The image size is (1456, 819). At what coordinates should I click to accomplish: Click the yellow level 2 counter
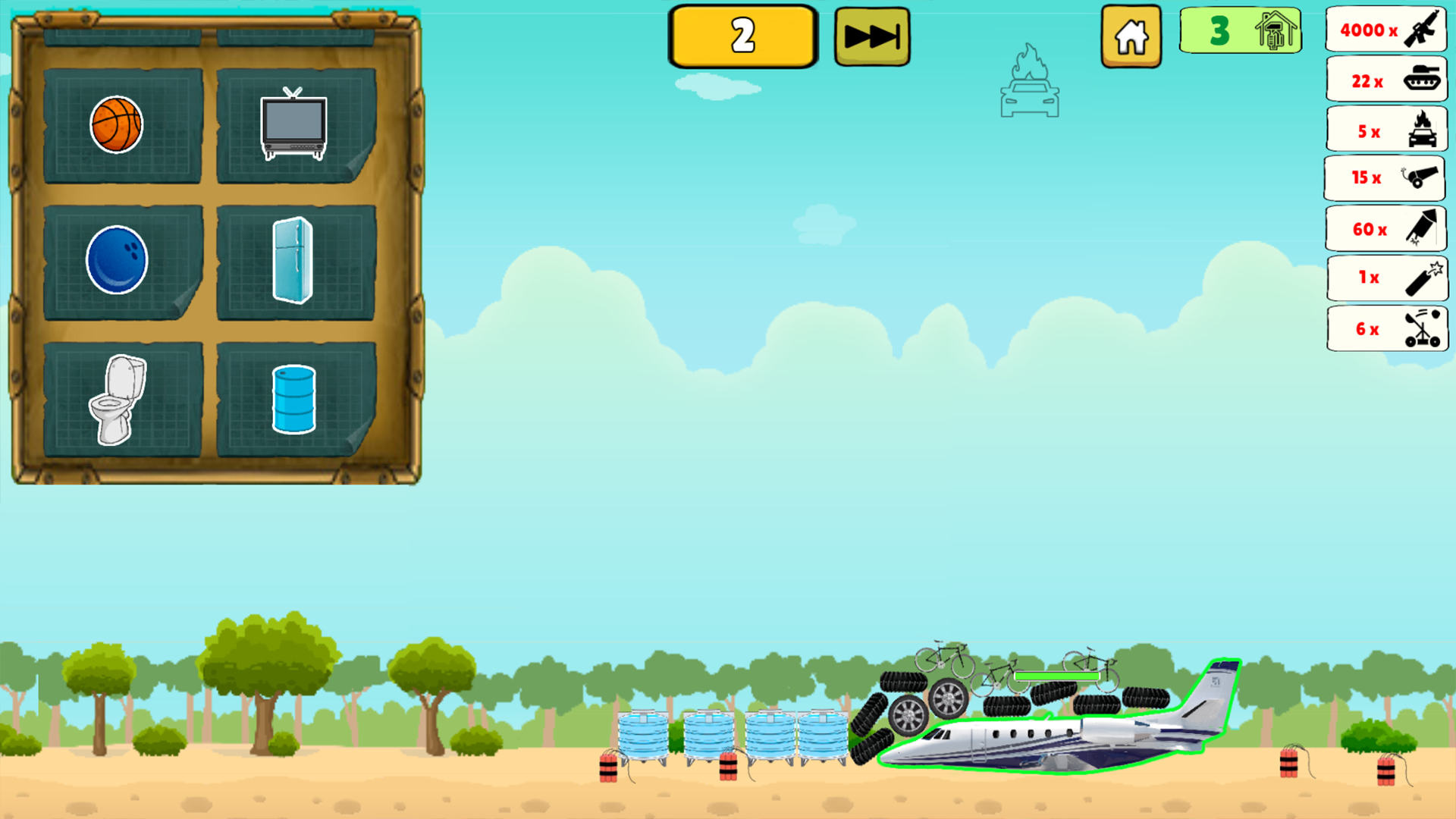pos(742,33)
